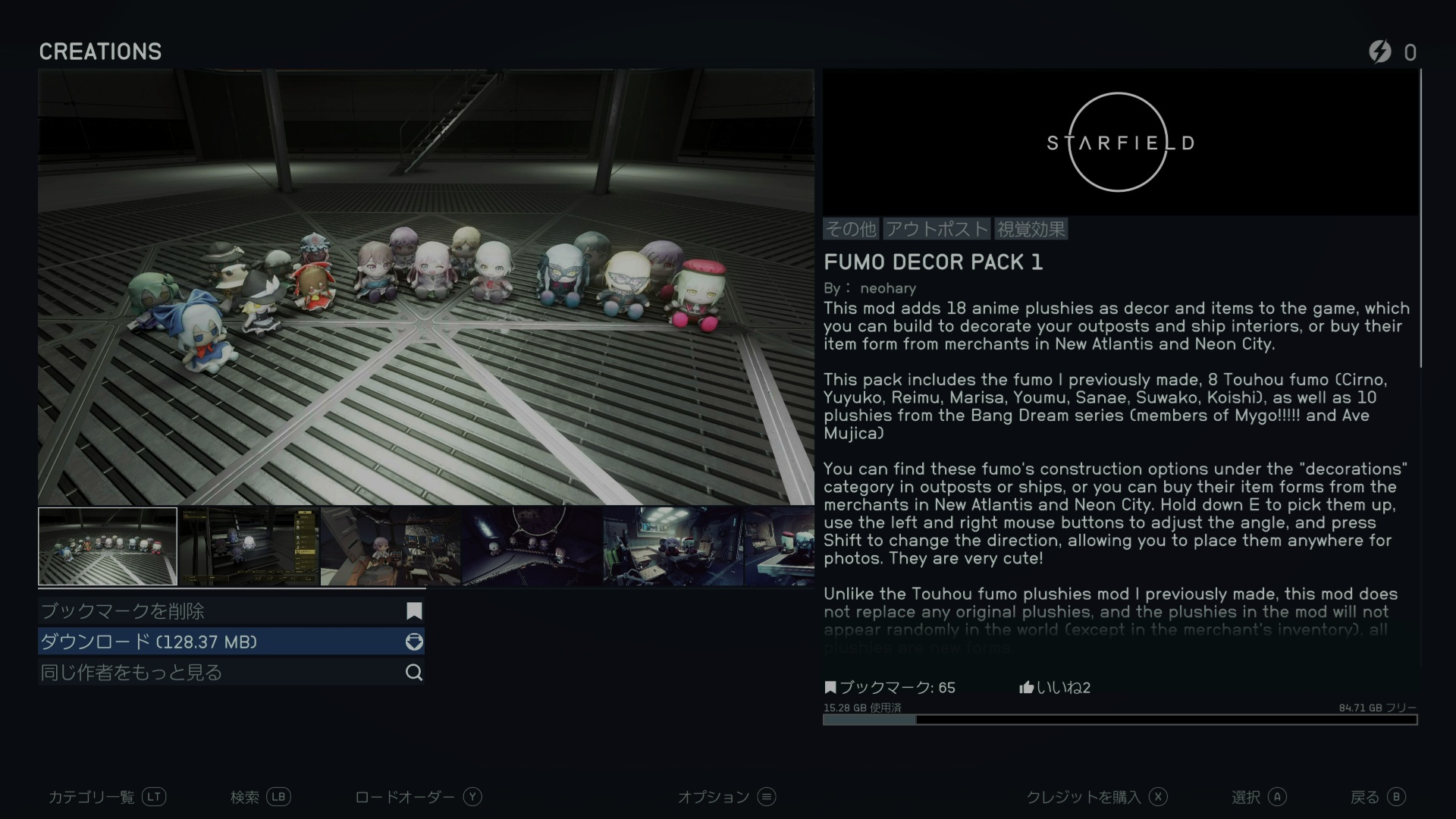This screenshot has width=1456, height=819.
Task: Open カテゴリ一覧 at the bottom bar
Action: click(106, 797)
